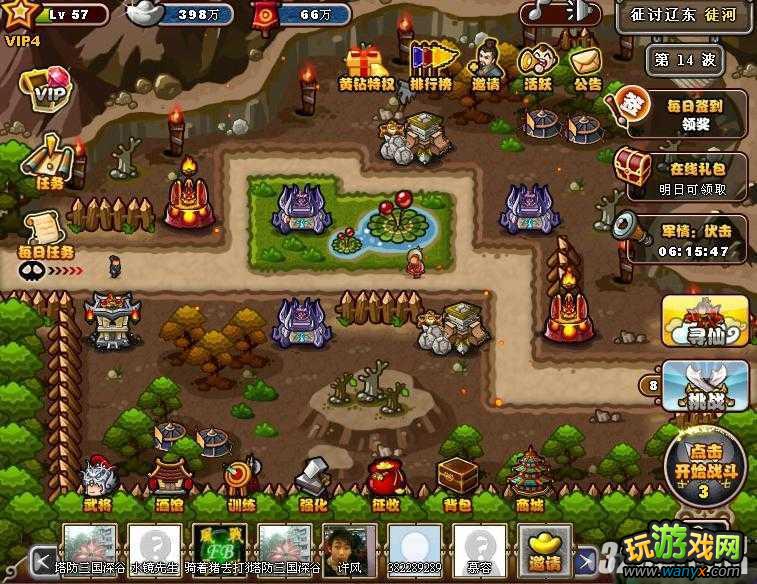
Task: Open the 黄钻特权 gift box
Action: [367, 66]
